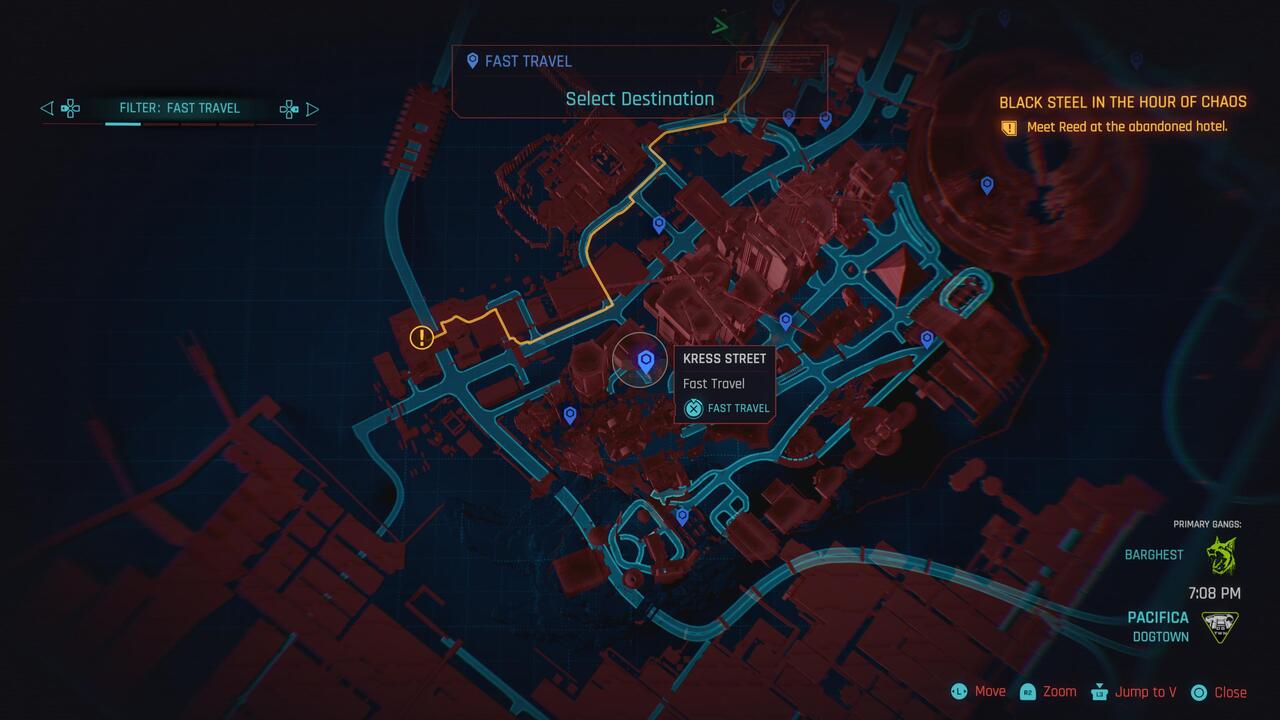
Task: Click the quest icon beside Meet Reed objective
Action: pyautogui.click(x=1009, y=128)
